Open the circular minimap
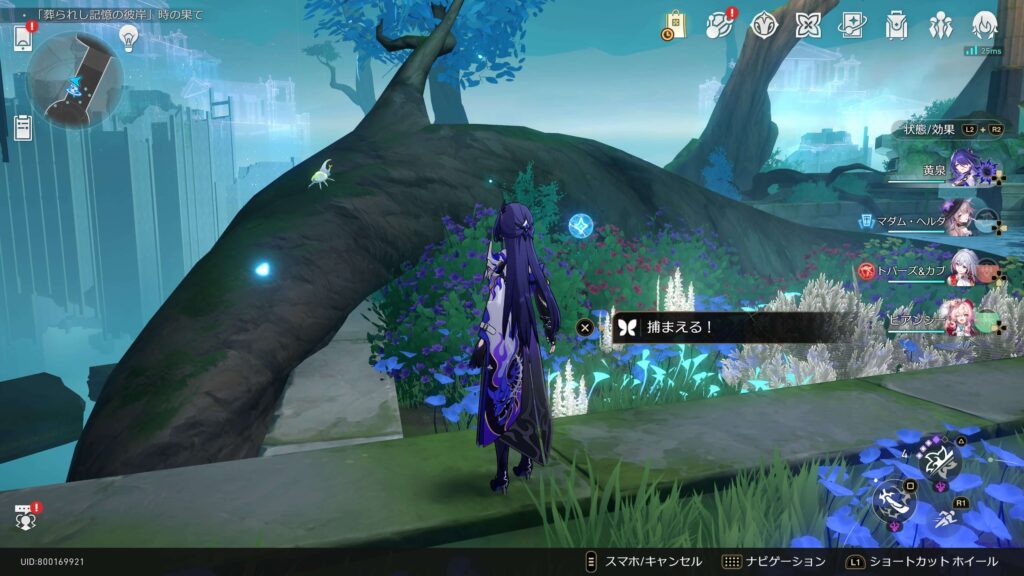Viewport: 1024px width, 576px height. 75,79
